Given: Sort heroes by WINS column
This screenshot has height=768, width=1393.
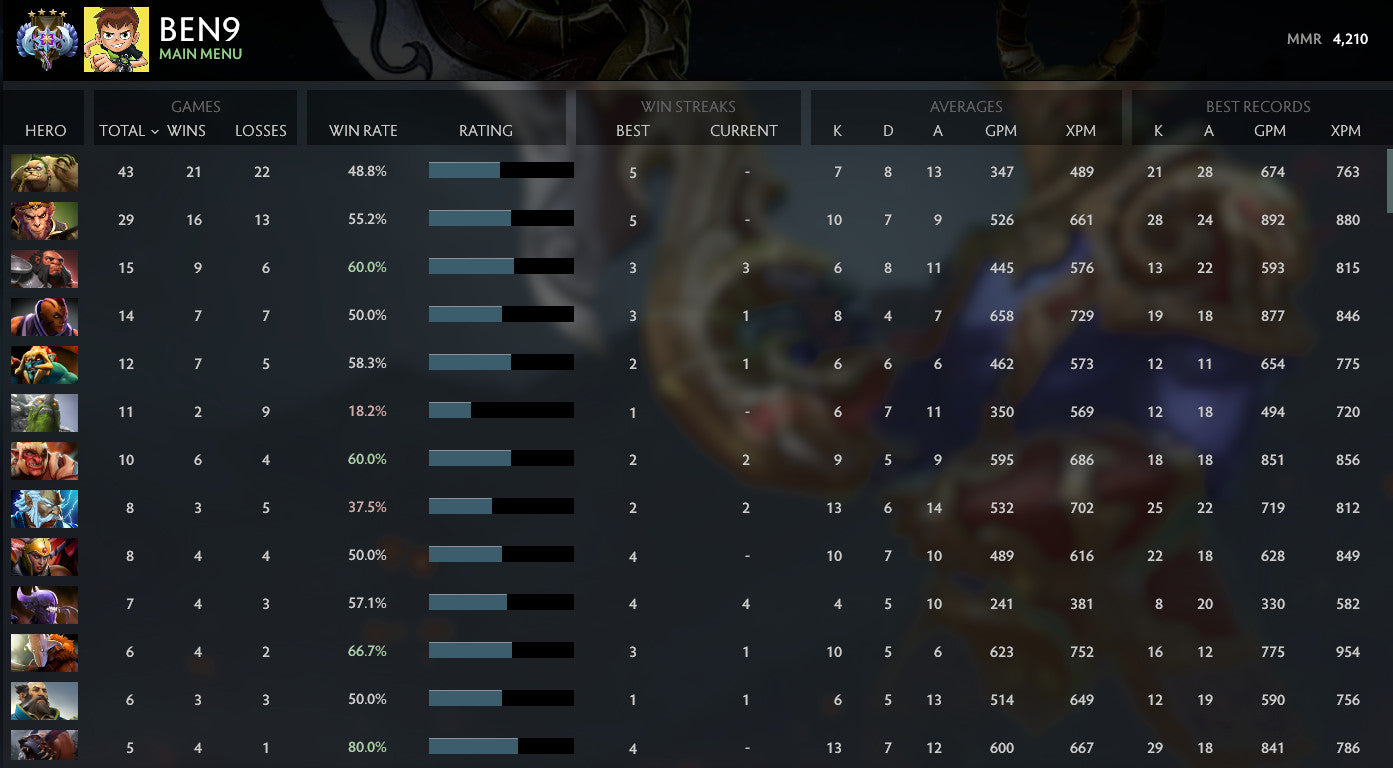Looking at the screenshot, I should (x=187, y=130).
